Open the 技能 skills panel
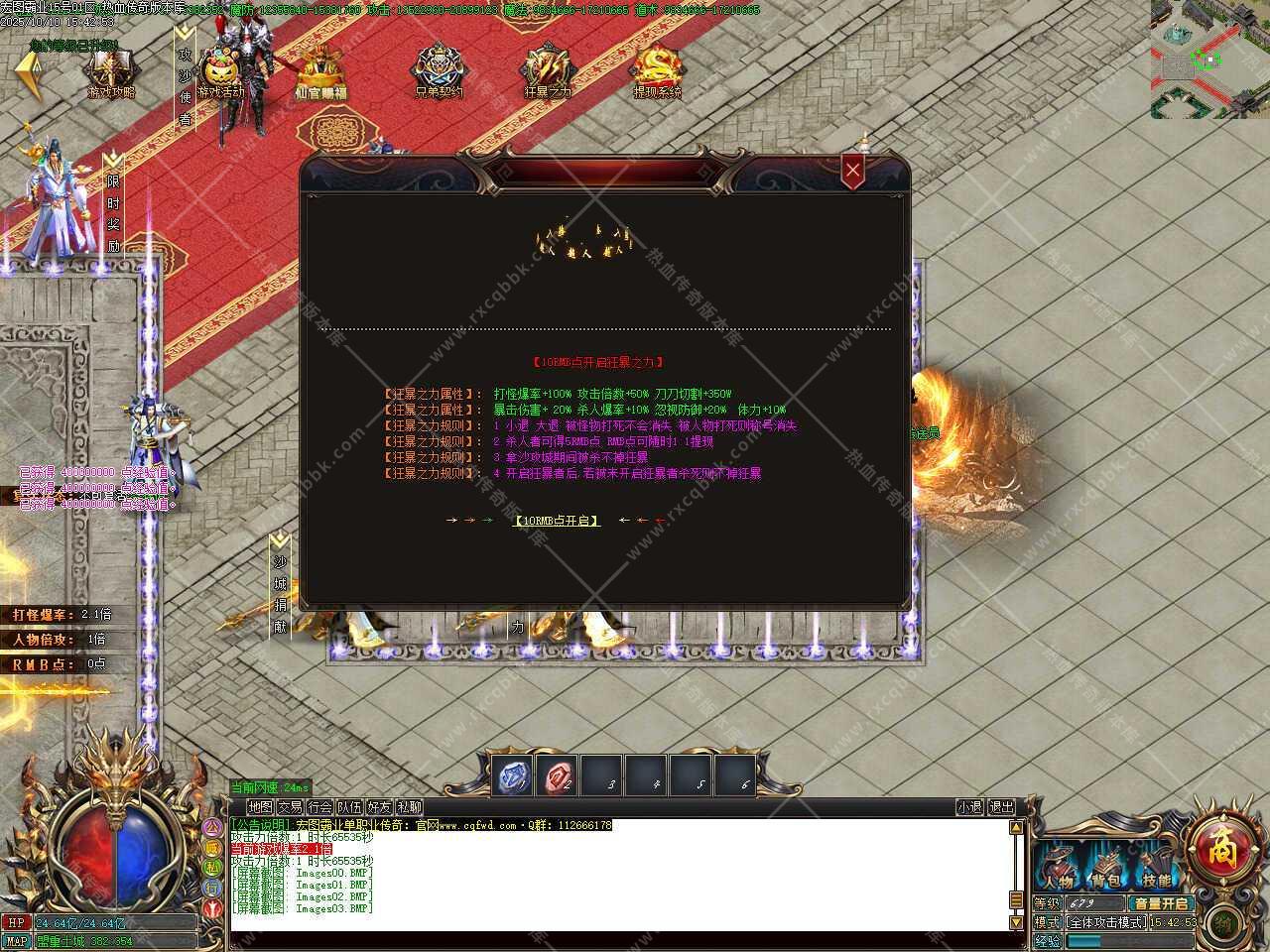Viewport: 1270px width, 952px height. click(1157, 869)
